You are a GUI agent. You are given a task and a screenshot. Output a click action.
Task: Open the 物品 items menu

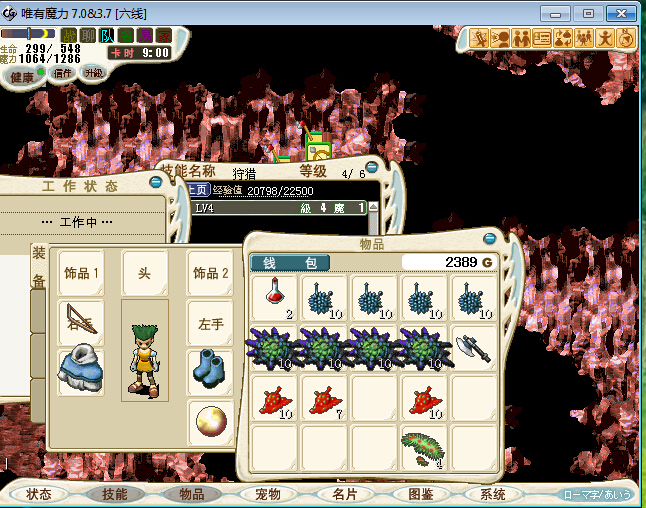click(x=191, y=494)
